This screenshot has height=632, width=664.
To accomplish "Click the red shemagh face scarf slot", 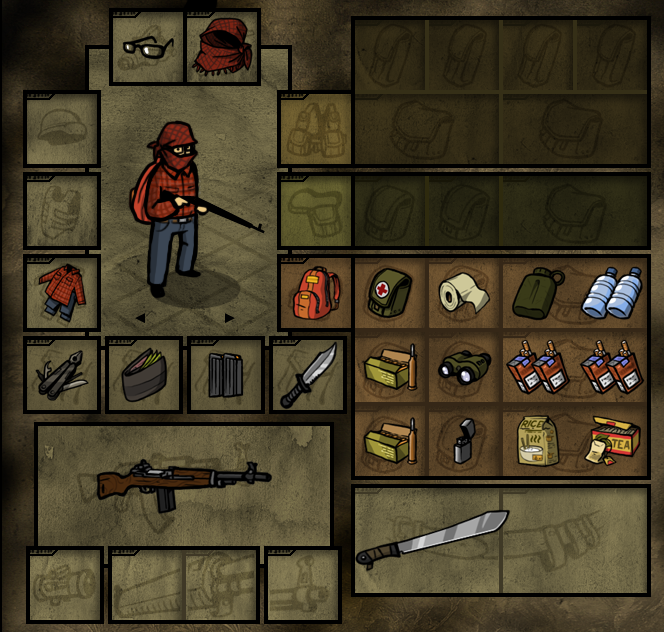I will [223, 47].
